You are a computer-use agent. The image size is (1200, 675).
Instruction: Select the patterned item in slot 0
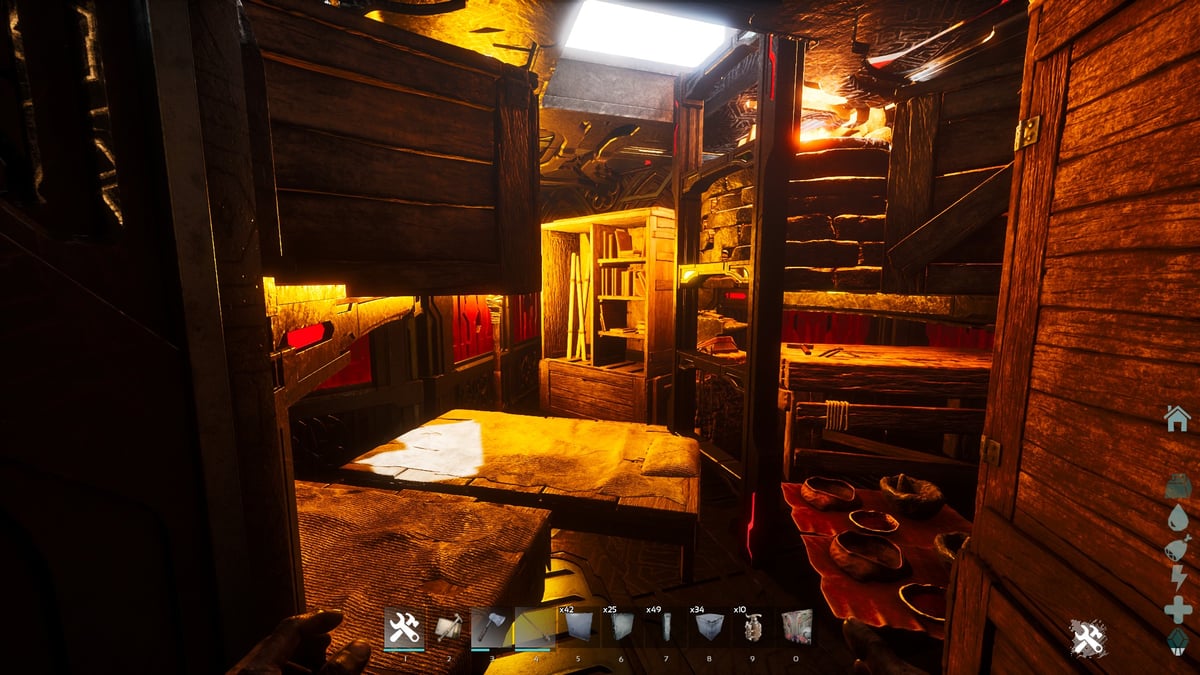(x=797, y=627)
